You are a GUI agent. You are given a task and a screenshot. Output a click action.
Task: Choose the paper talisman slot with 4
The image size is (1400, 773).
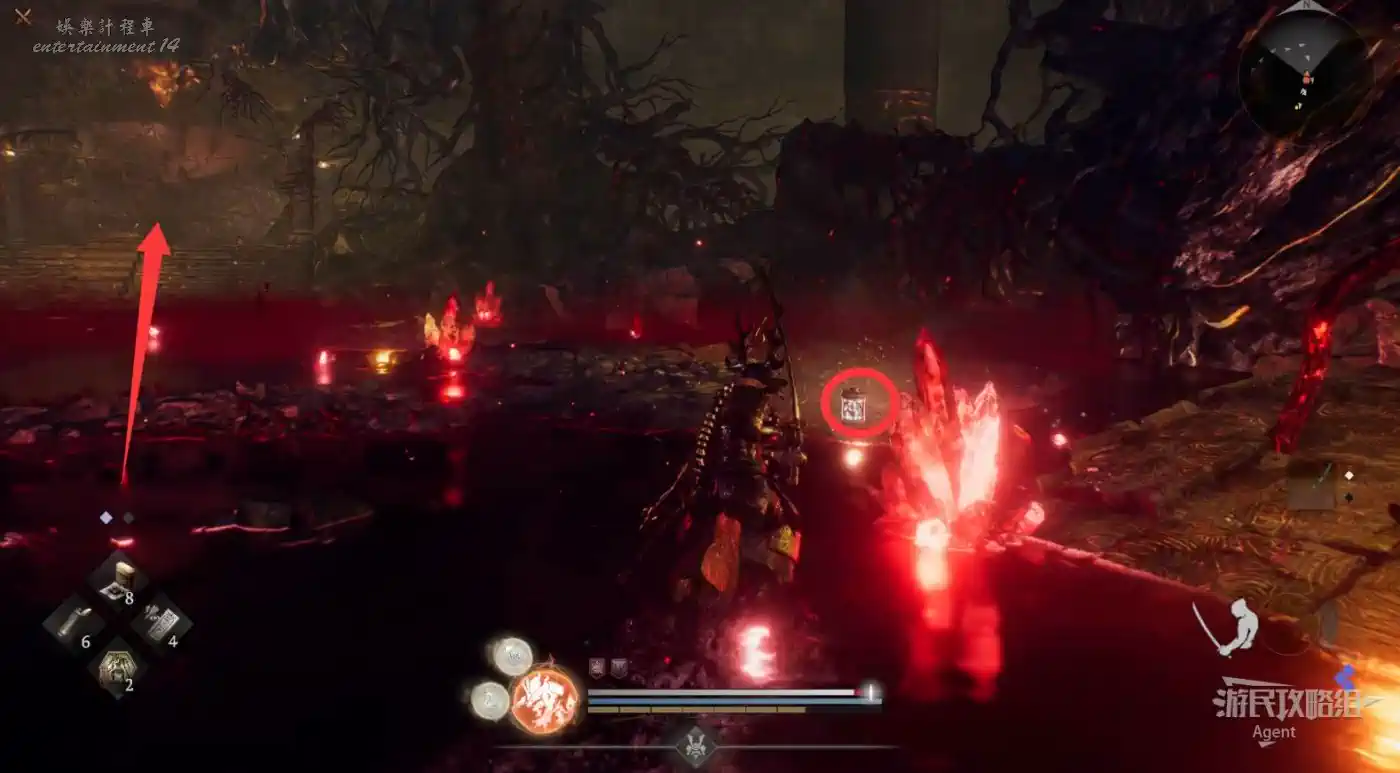click(161, 622)
